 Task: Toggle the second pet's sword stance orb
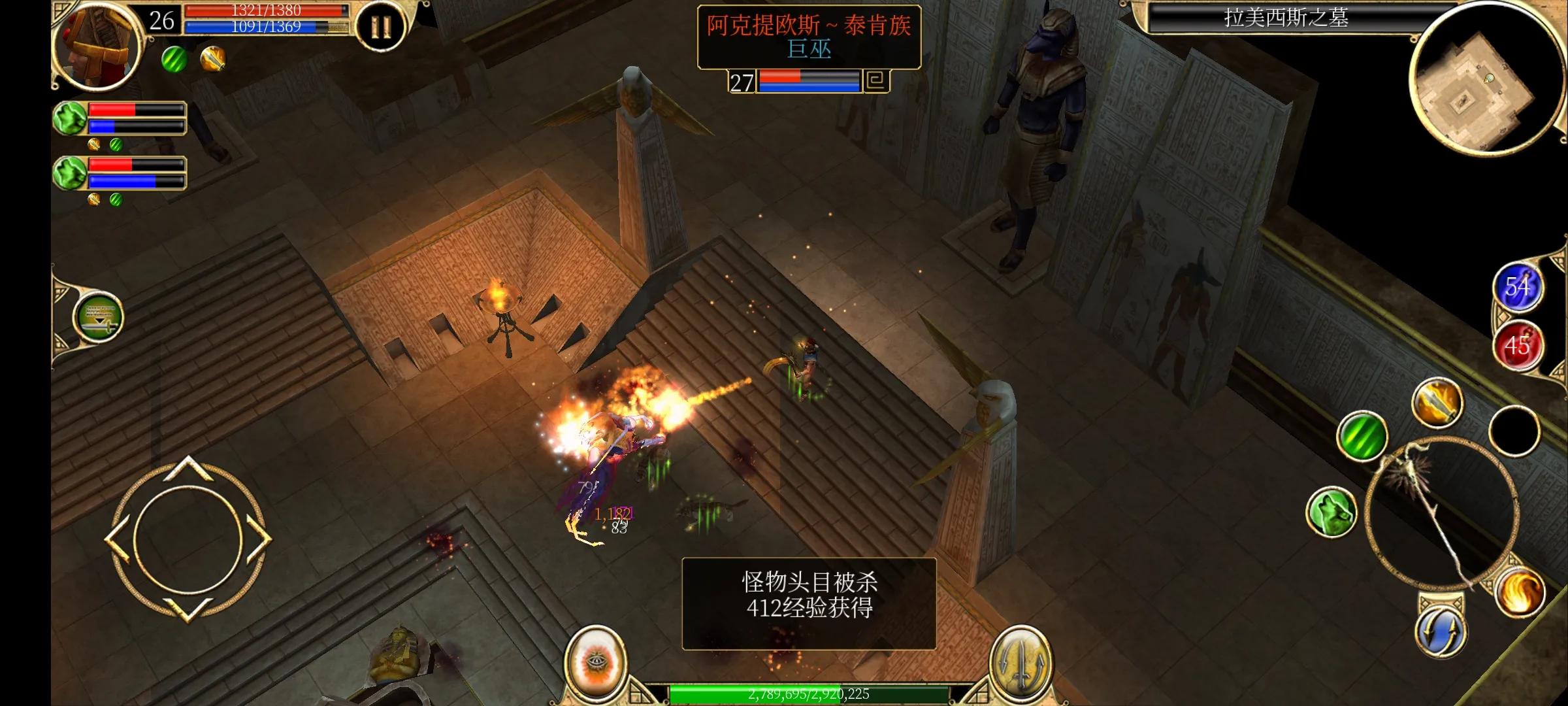[x=95, y=201]
